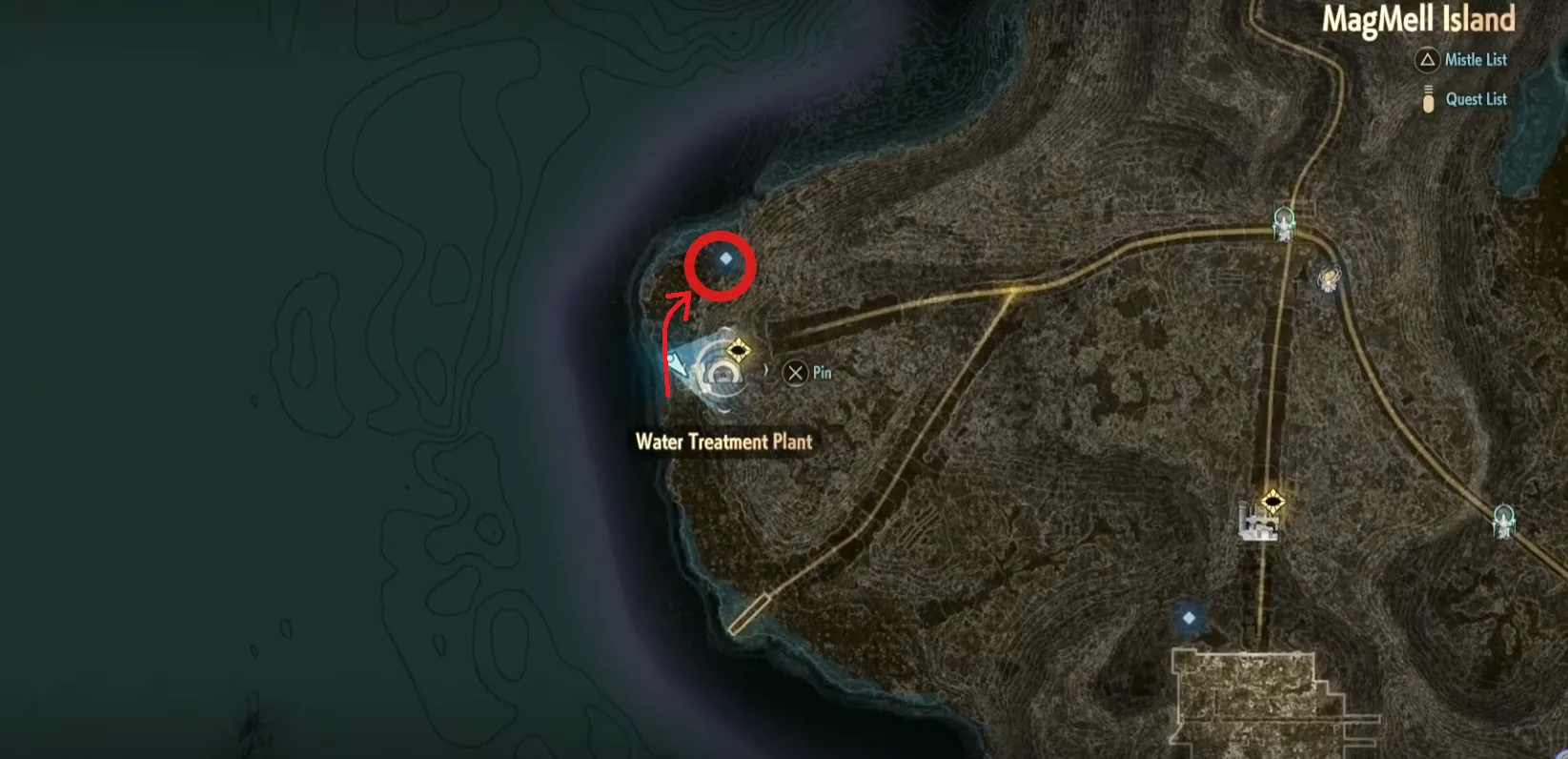Select the yellow quest diamond at Water Treatment Plant
1568x759 pixels.
pos(739,349)
